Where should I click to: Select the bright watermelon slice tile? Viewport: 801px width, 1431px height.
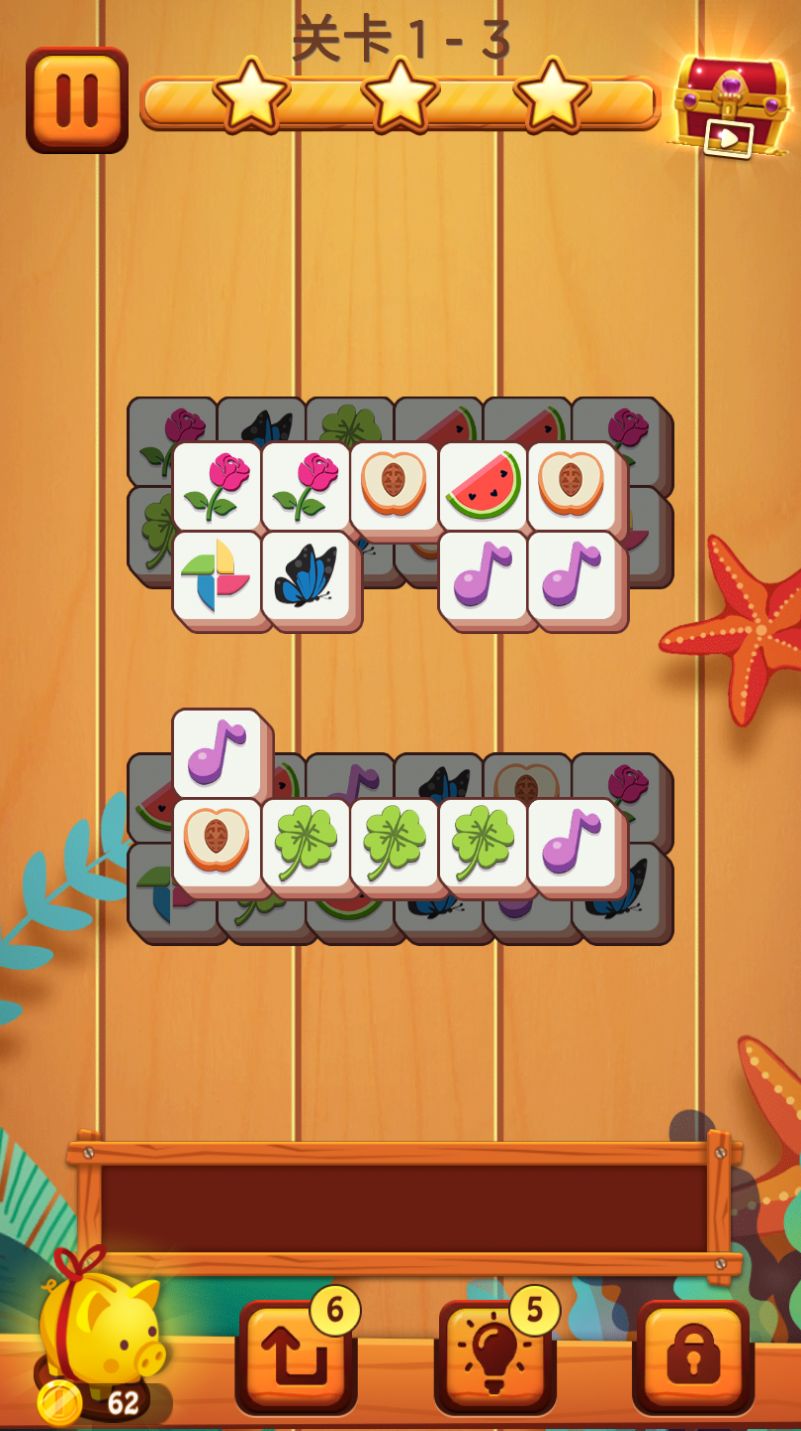483,485
